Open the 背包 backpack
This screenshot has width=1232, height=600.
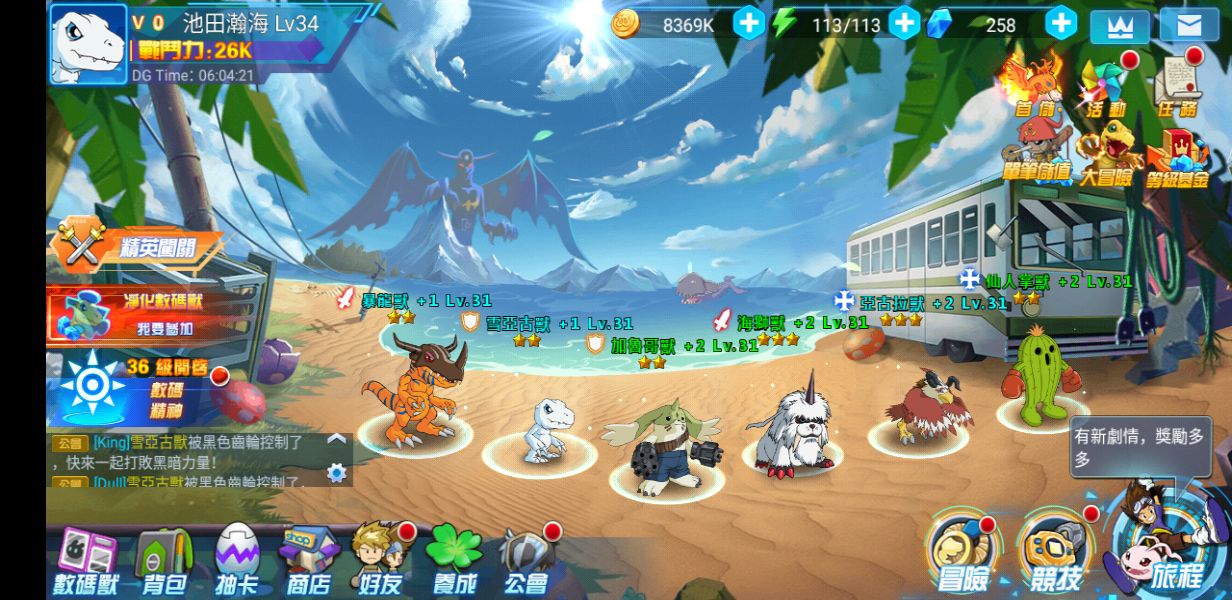(x=165, y=561)
